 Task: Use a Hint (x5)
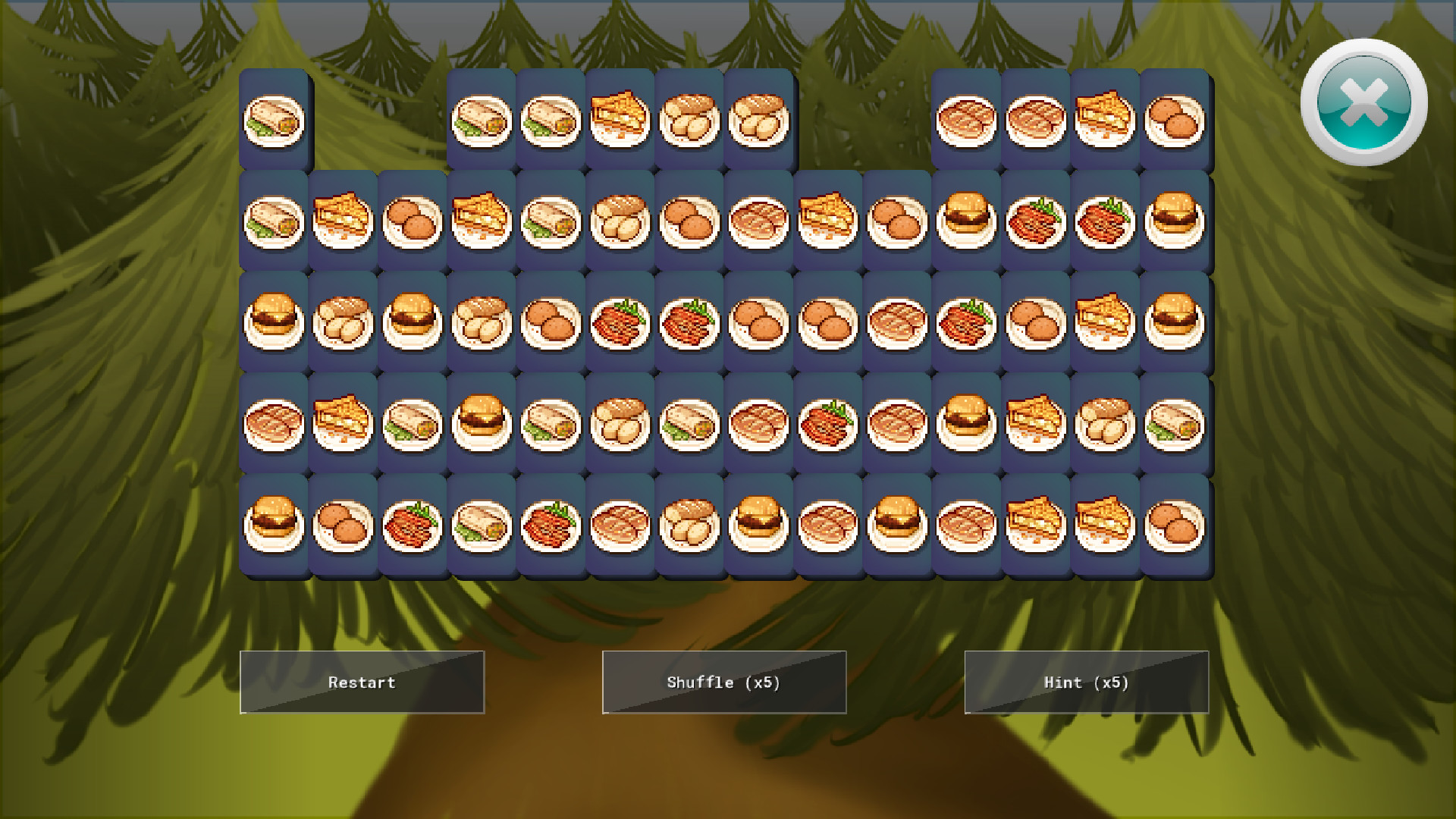(x=1086, y=682)
